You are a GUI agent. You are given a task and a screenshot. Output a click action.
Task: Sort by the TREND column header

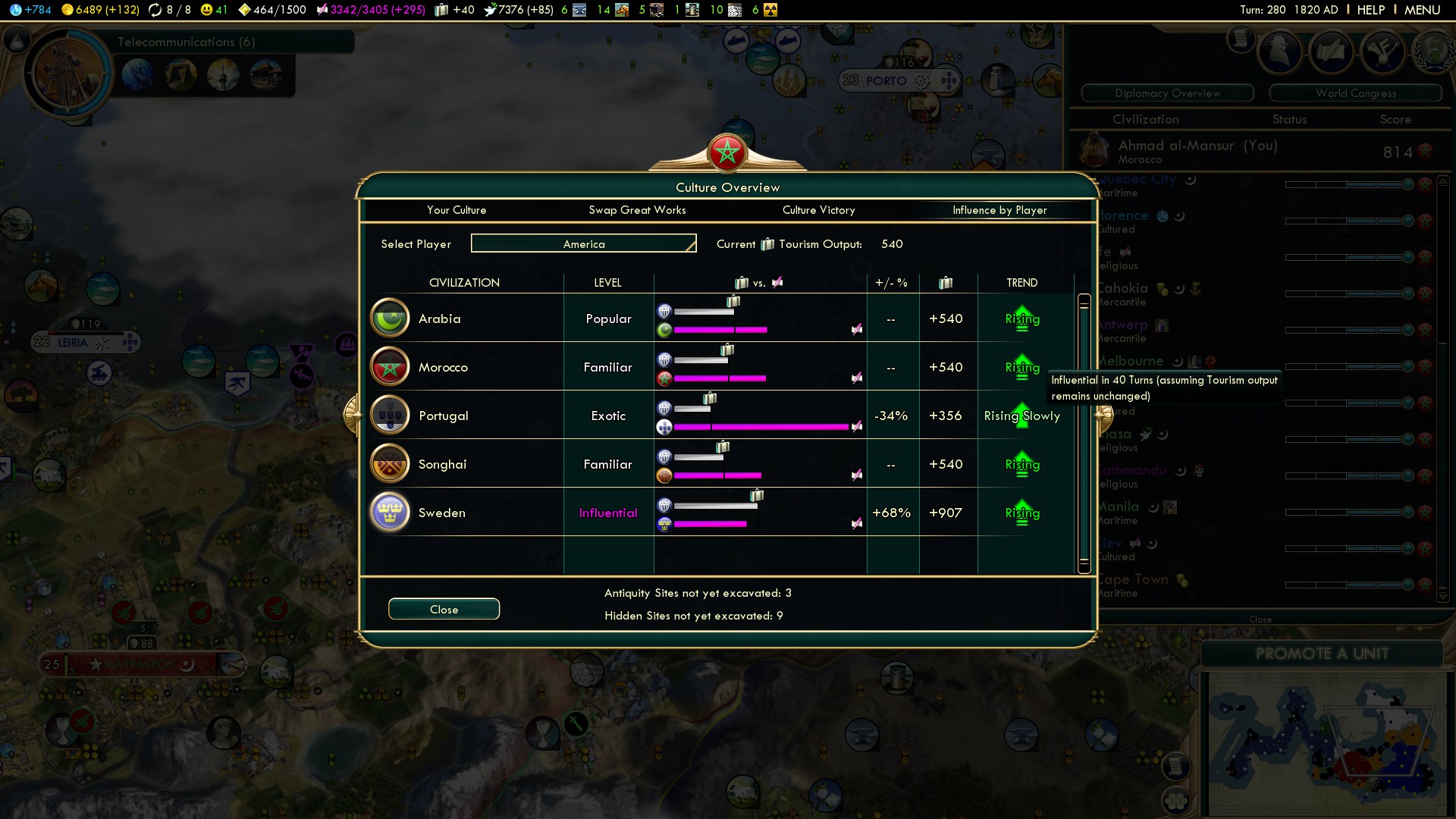1021,283
